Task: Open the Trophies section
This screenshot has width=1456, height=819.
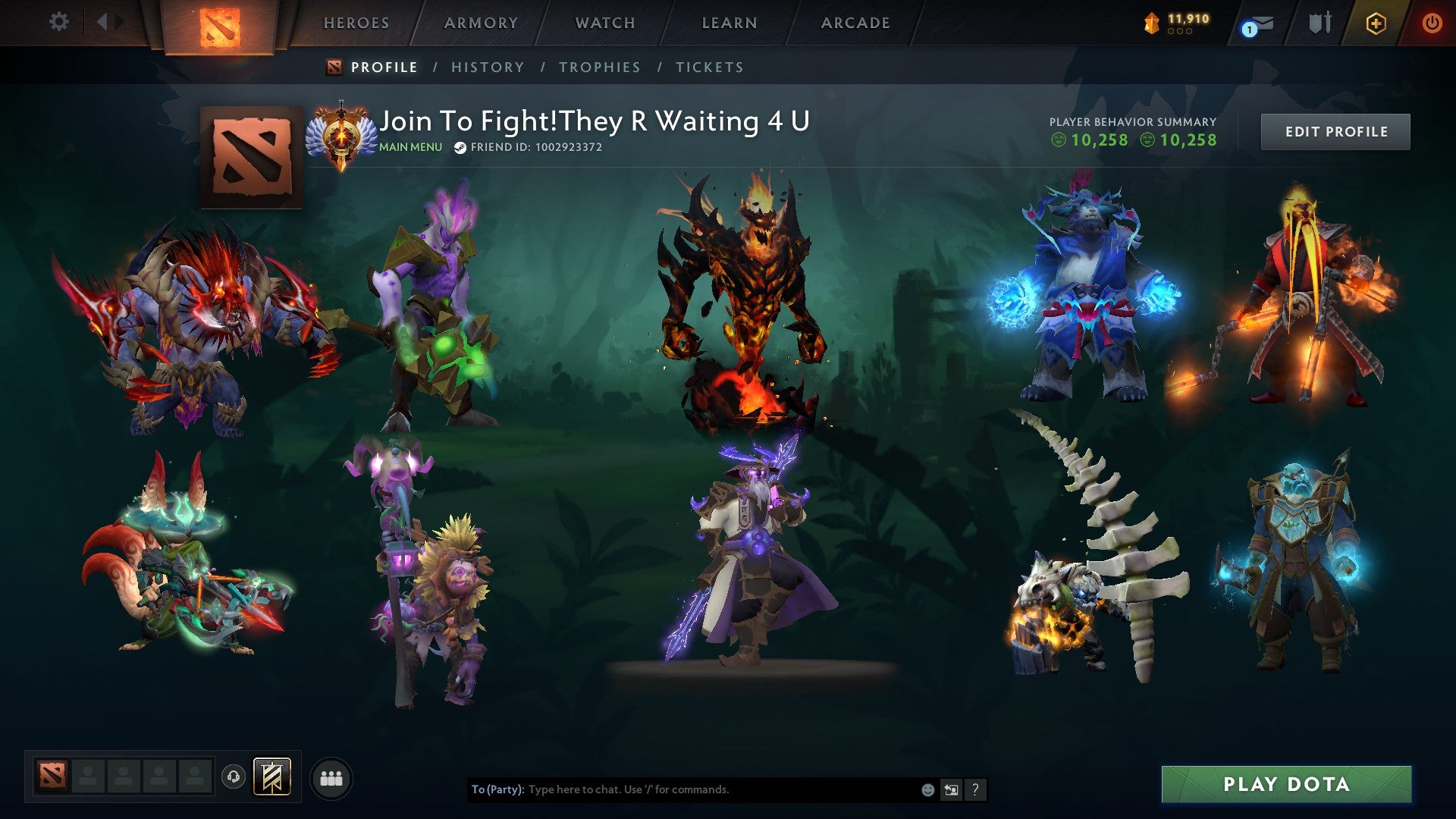Action: [600, 67]
